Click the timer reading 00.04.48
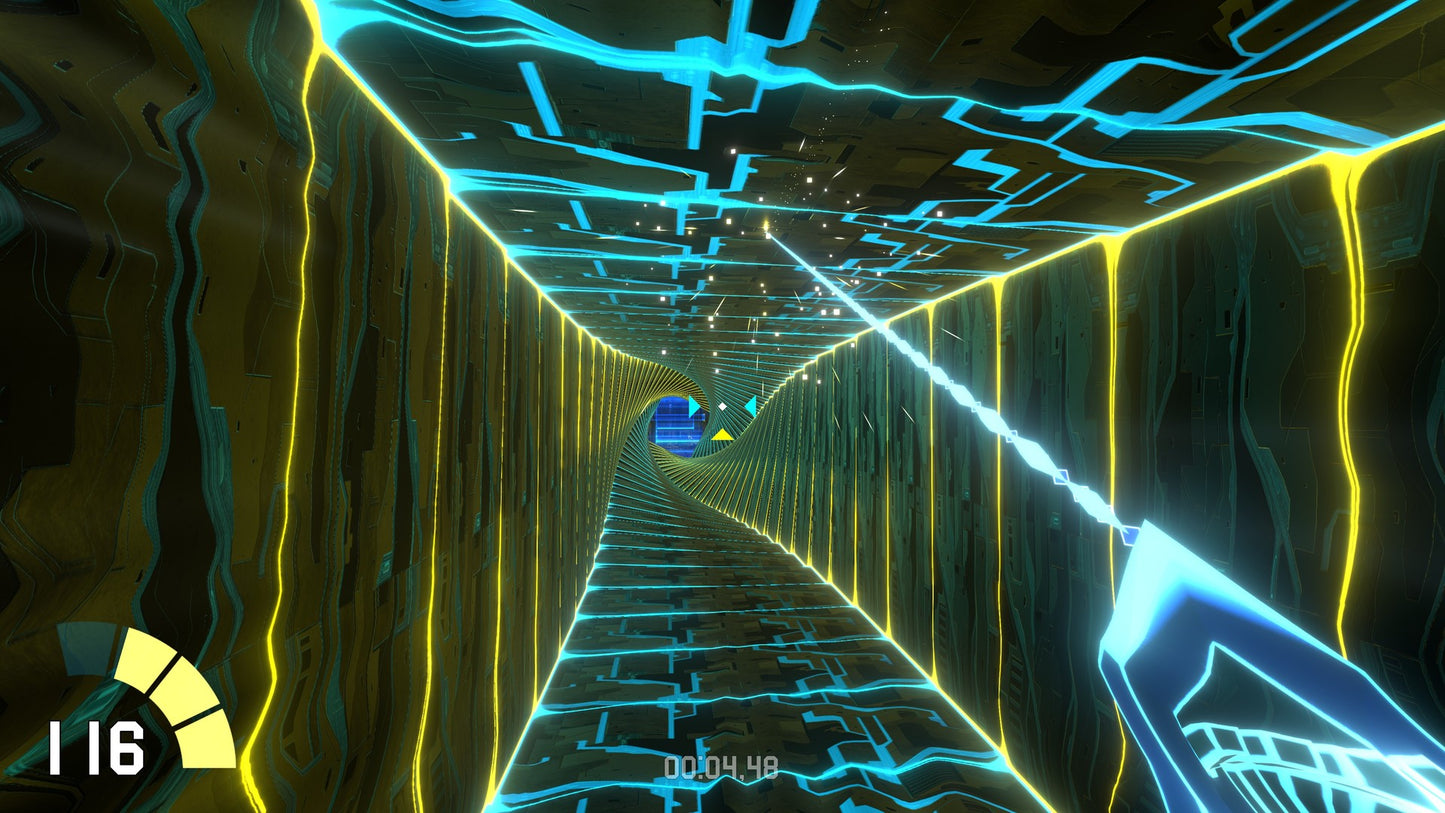1445x813 pixels. pyautogui.click(x=723, y=767)
